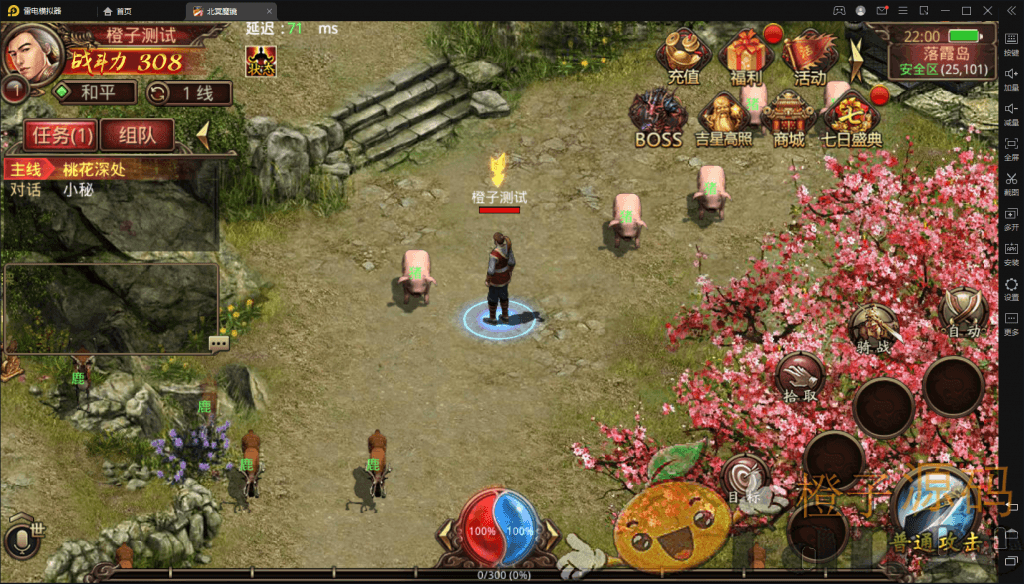Open the 吉星高照 lucky event
The height and width of the screenshot is (584, 1024).
click(723, 120)
